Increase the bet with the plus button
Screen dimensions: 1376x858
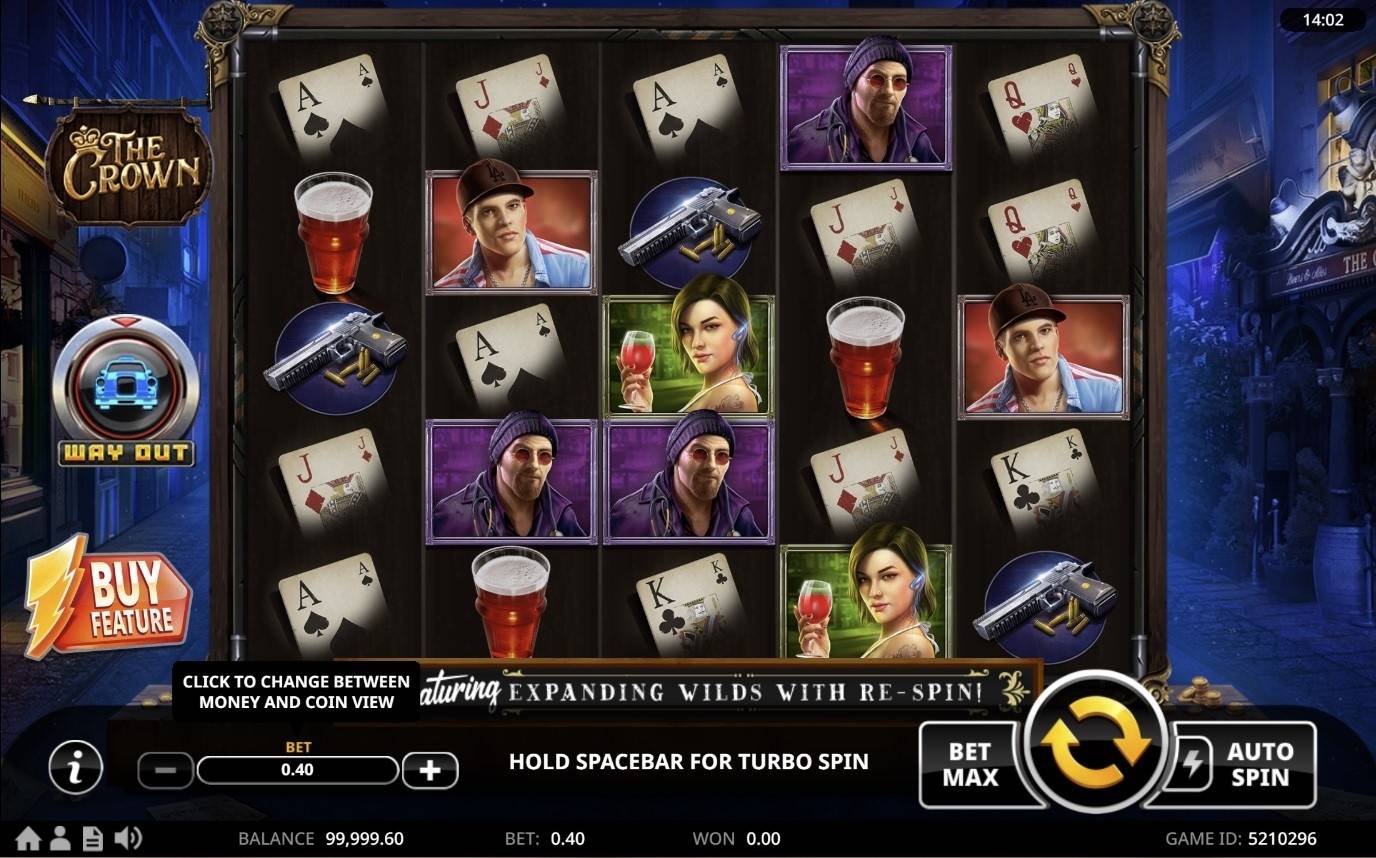430,770
